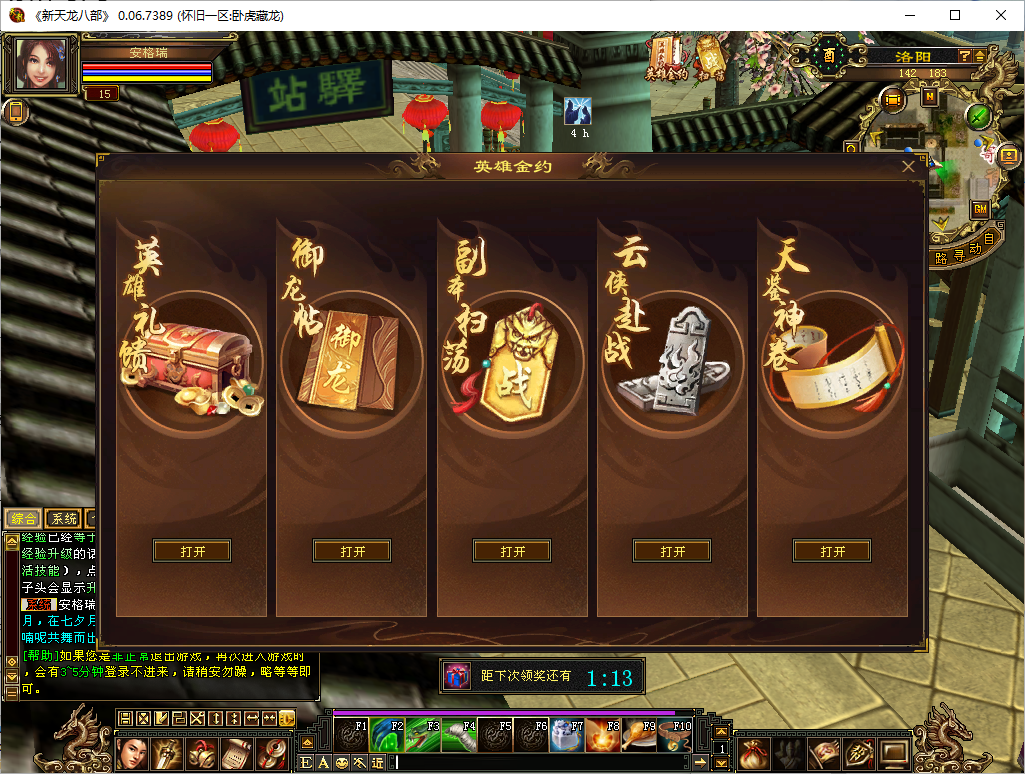
Task: Maximize the game window
Action: coord(955,15)
